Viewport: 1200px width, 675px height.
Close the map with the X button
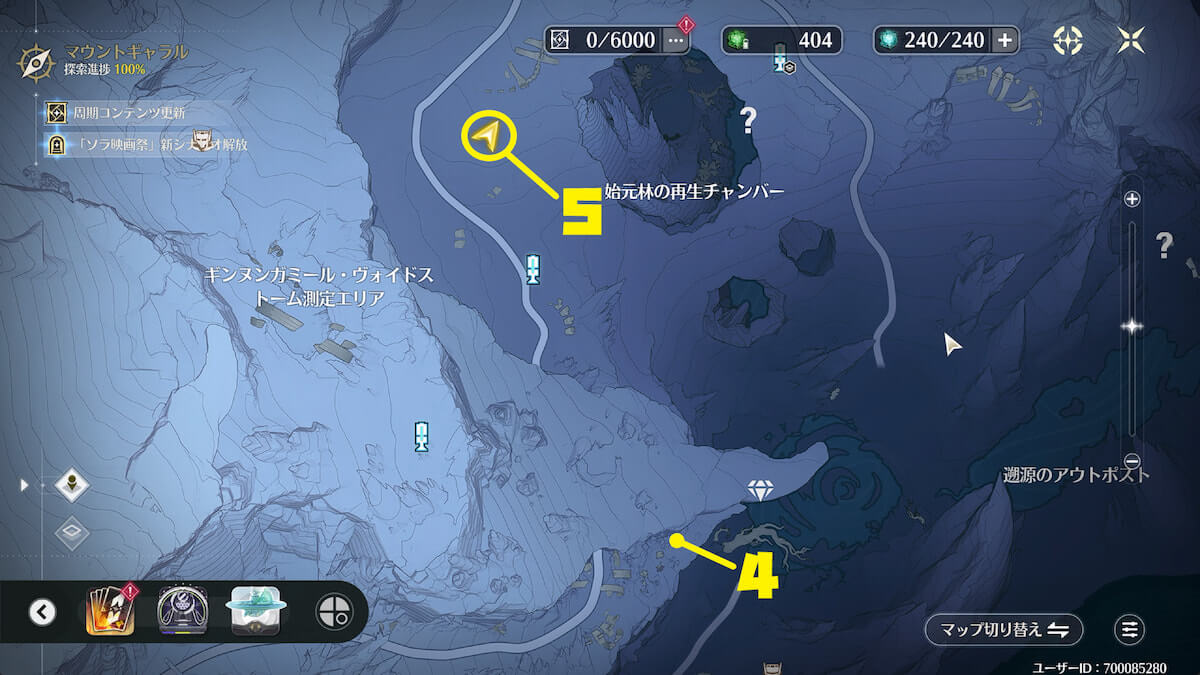[x=1132, y=40]
